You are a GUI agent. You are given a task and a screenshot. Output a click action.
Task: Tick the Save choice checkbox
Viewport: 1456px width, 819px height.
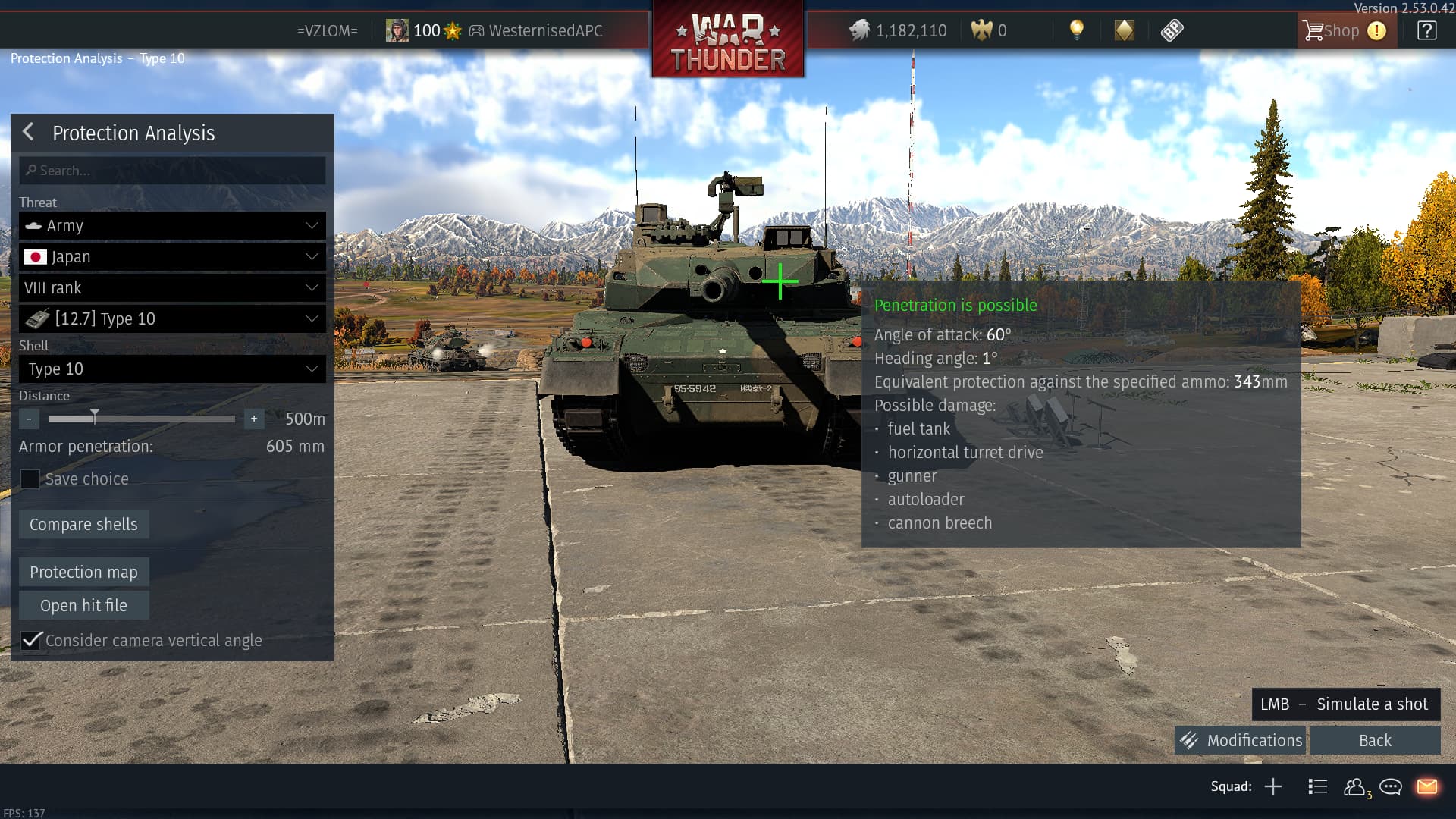click(30, 479)
